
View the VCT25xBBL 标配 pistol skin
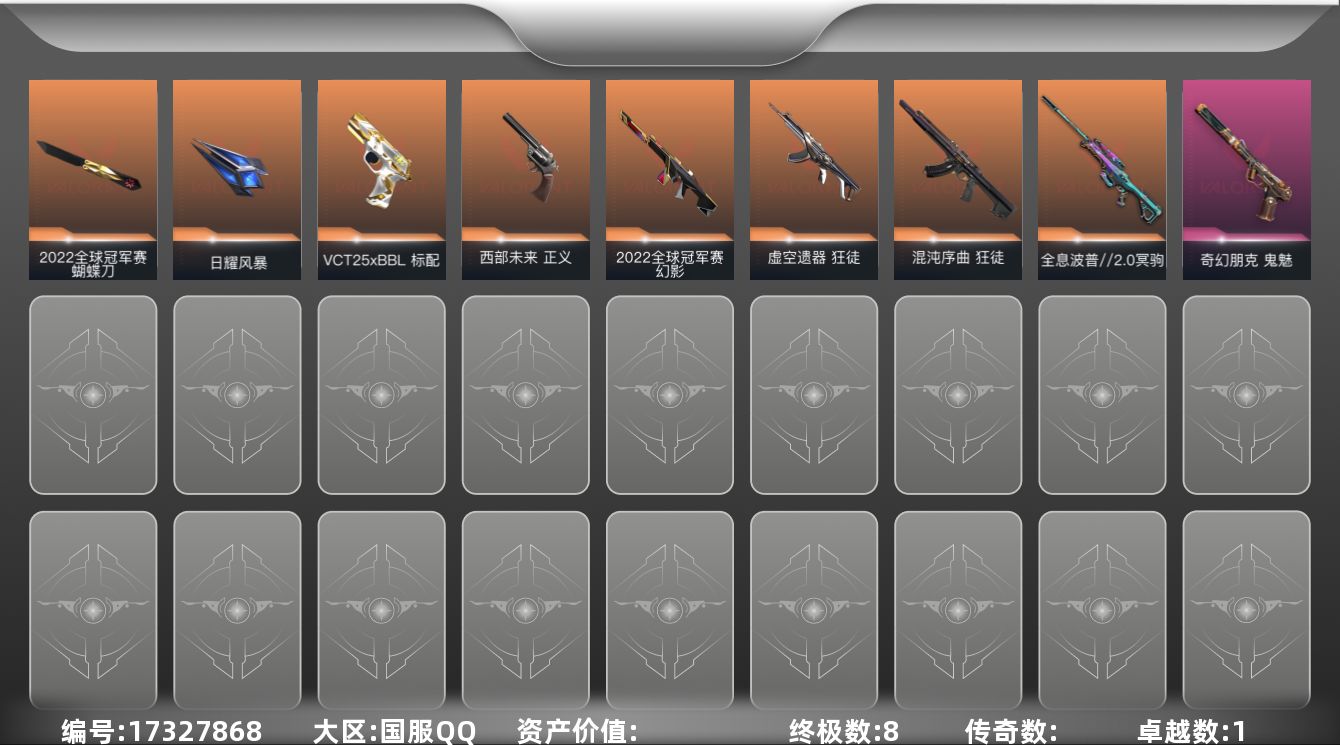[x=381, y=175]
